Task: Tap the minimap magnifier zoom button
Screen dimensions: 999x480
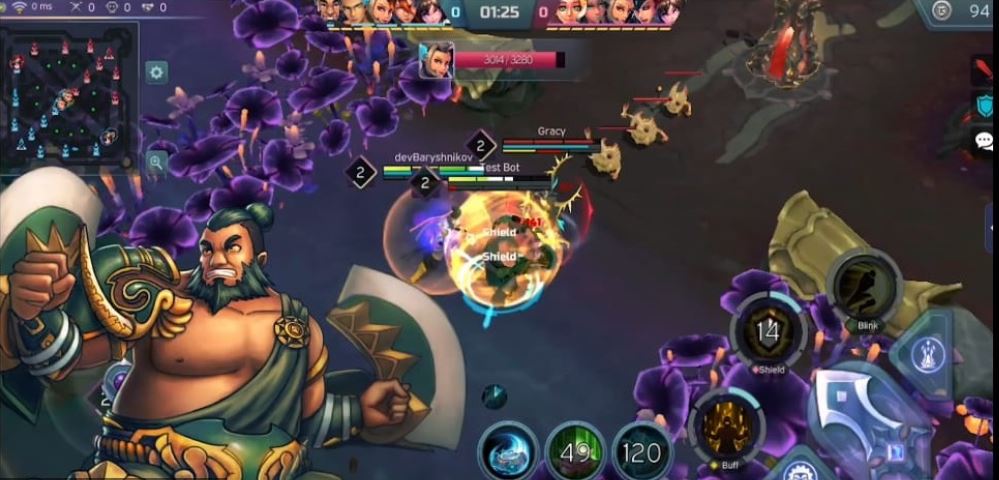Action: (157, 161)
